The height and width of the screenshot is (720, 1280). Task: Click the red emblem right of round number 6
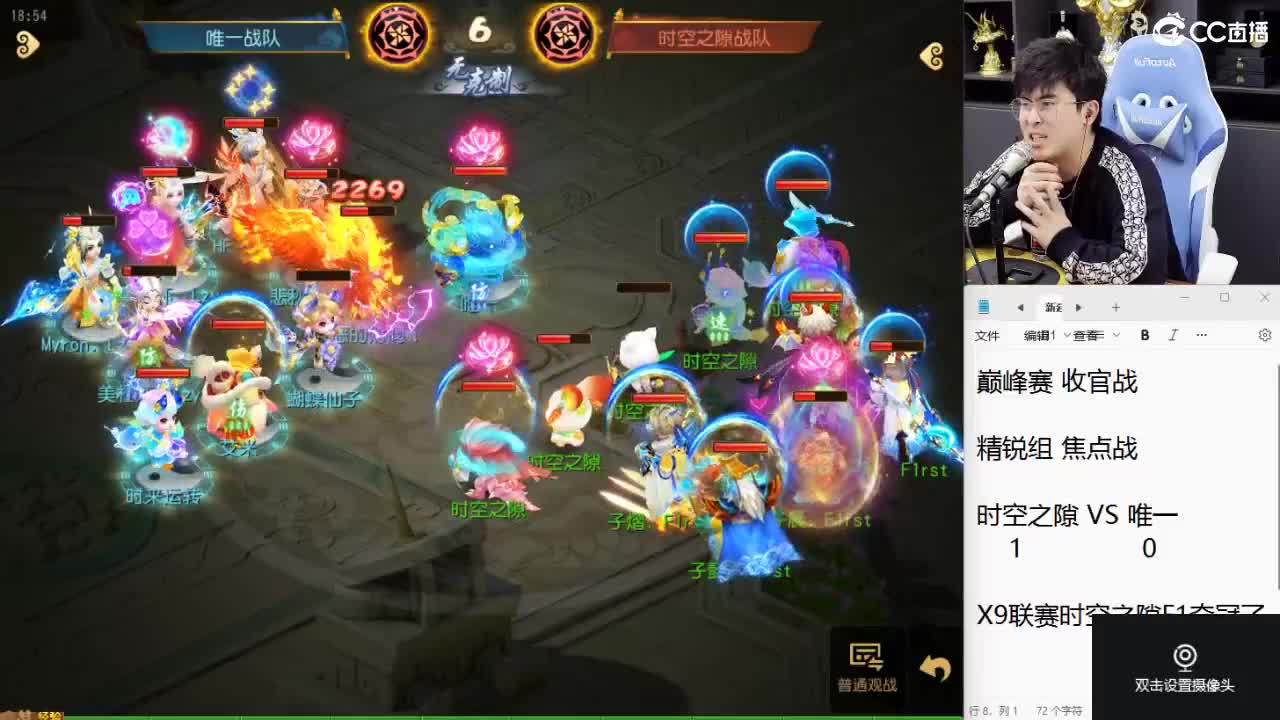point(564,32)
